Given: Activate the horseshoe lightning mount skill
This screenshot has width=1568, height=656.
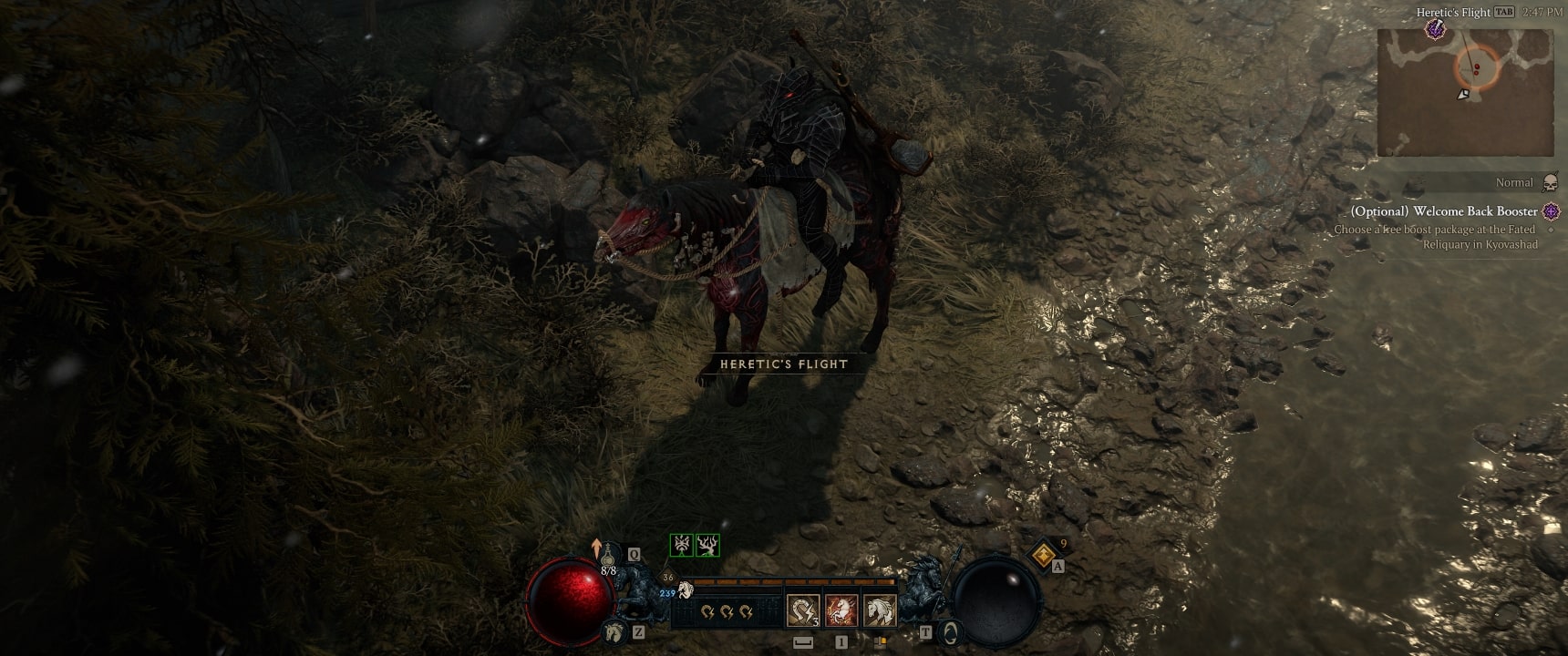Looking at the screenshot, I should tap(802, 610).
